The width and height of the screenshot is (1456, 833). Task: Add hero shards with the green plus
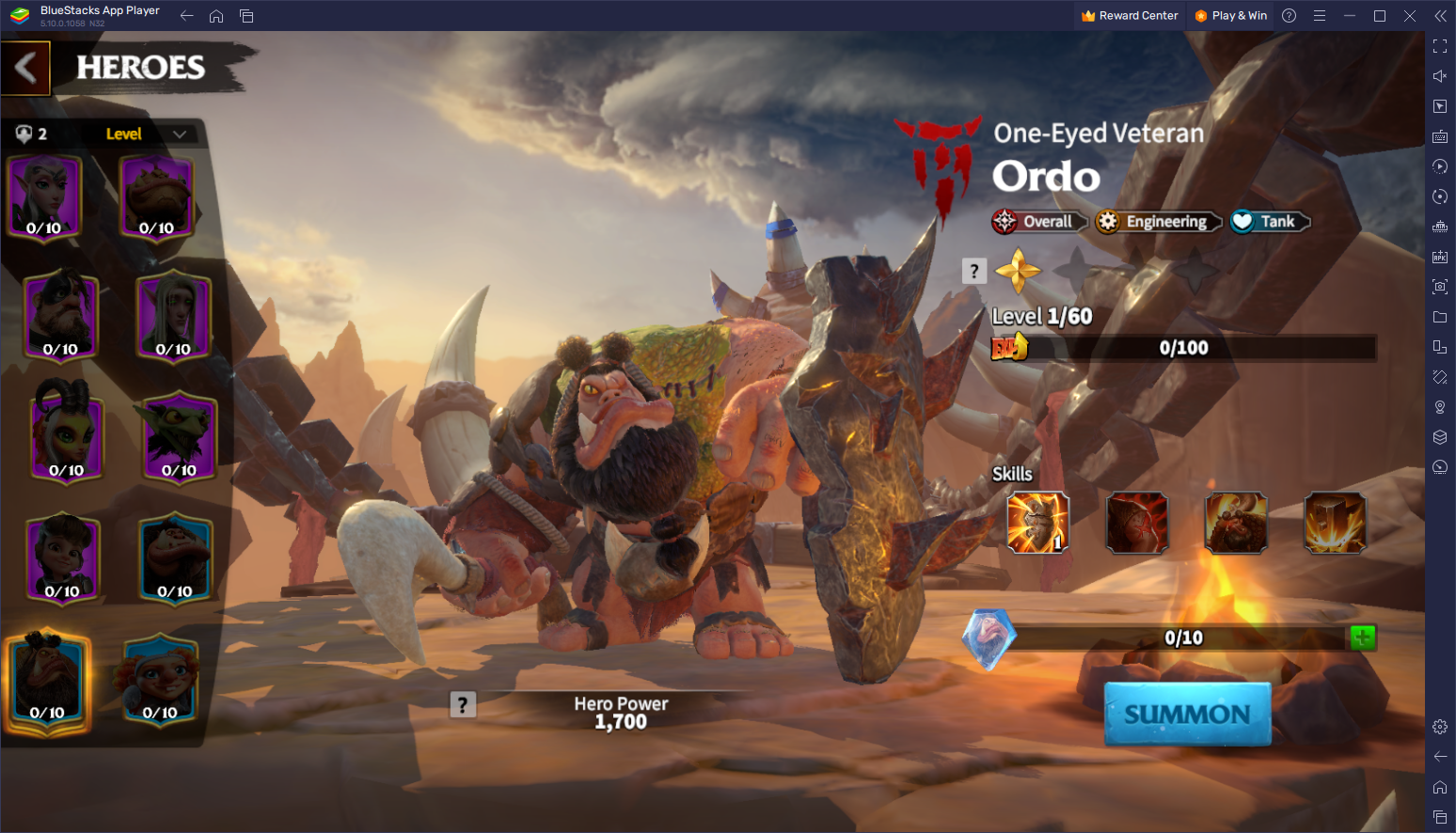point(1361,637)
